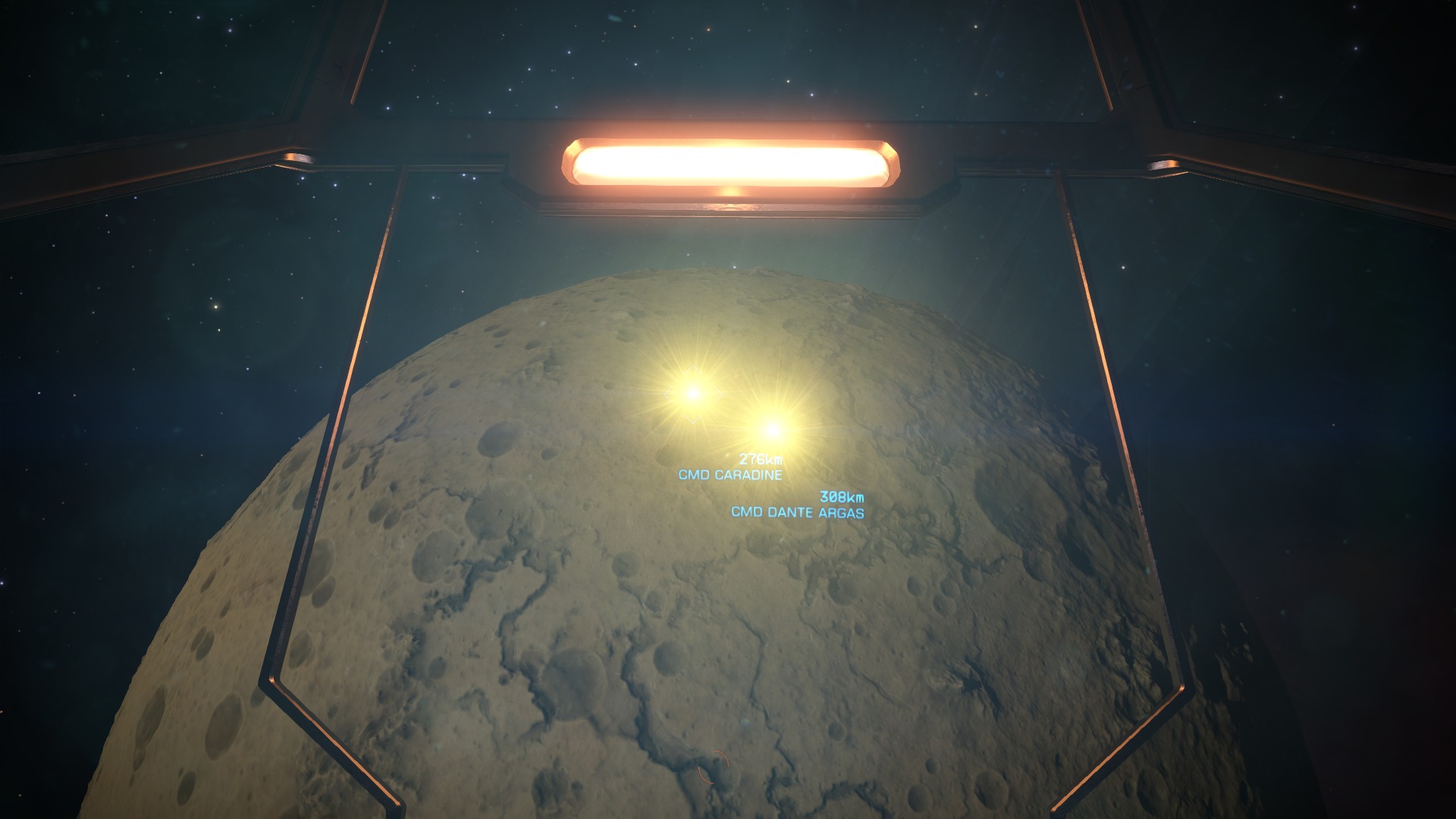
Task: Select the CMD CARADINE contact marker
Action: [692, 393]
